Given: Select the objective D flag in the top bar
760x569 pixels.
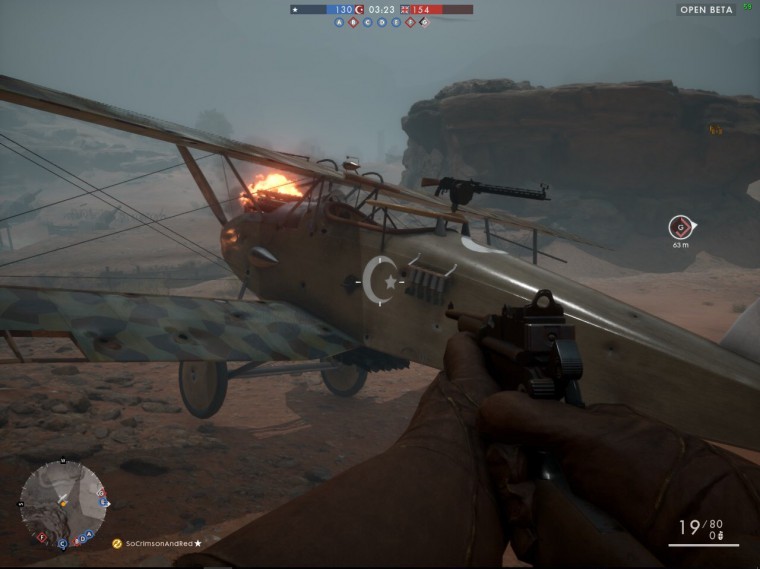Looking at the screenshot, I should (381, 22).
